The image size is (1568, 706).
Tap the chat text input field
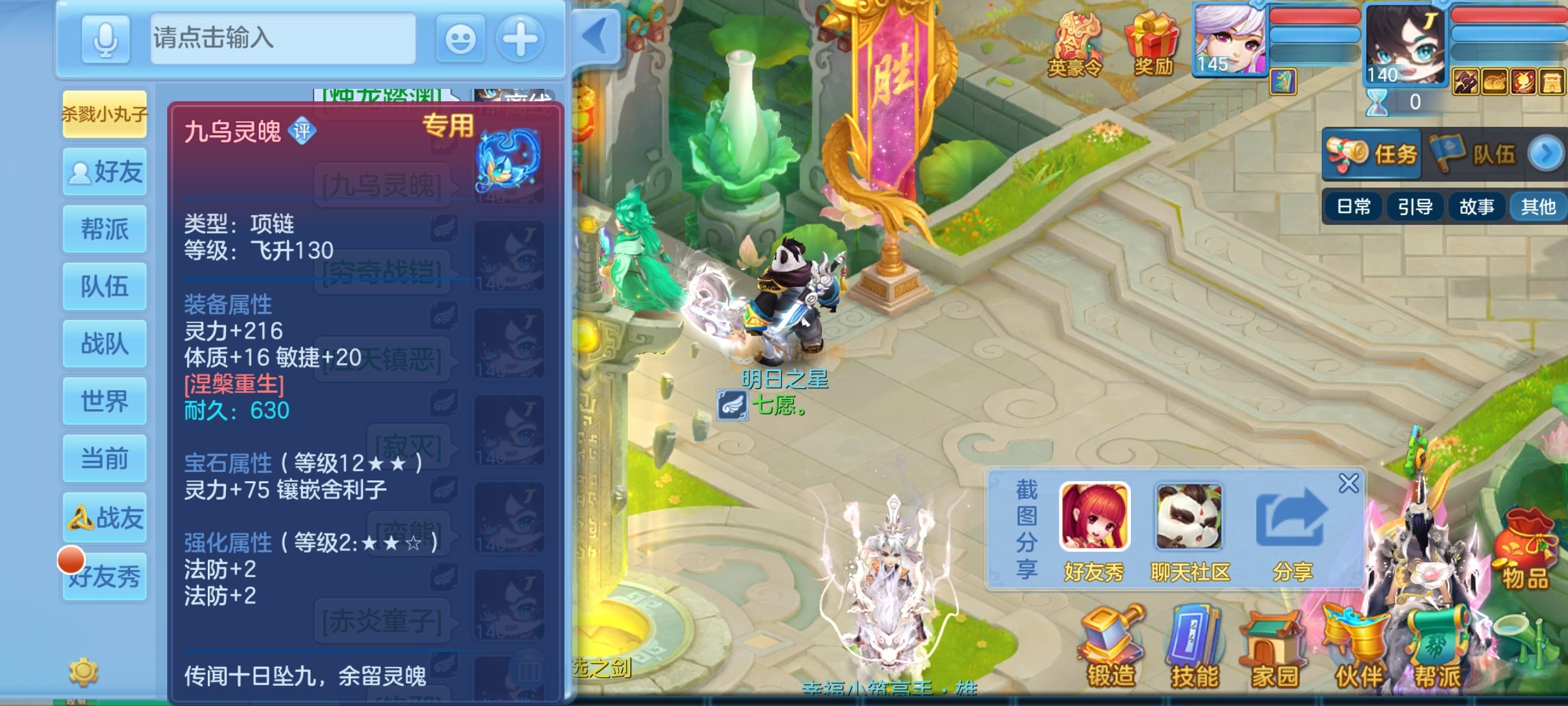point(282,39)
